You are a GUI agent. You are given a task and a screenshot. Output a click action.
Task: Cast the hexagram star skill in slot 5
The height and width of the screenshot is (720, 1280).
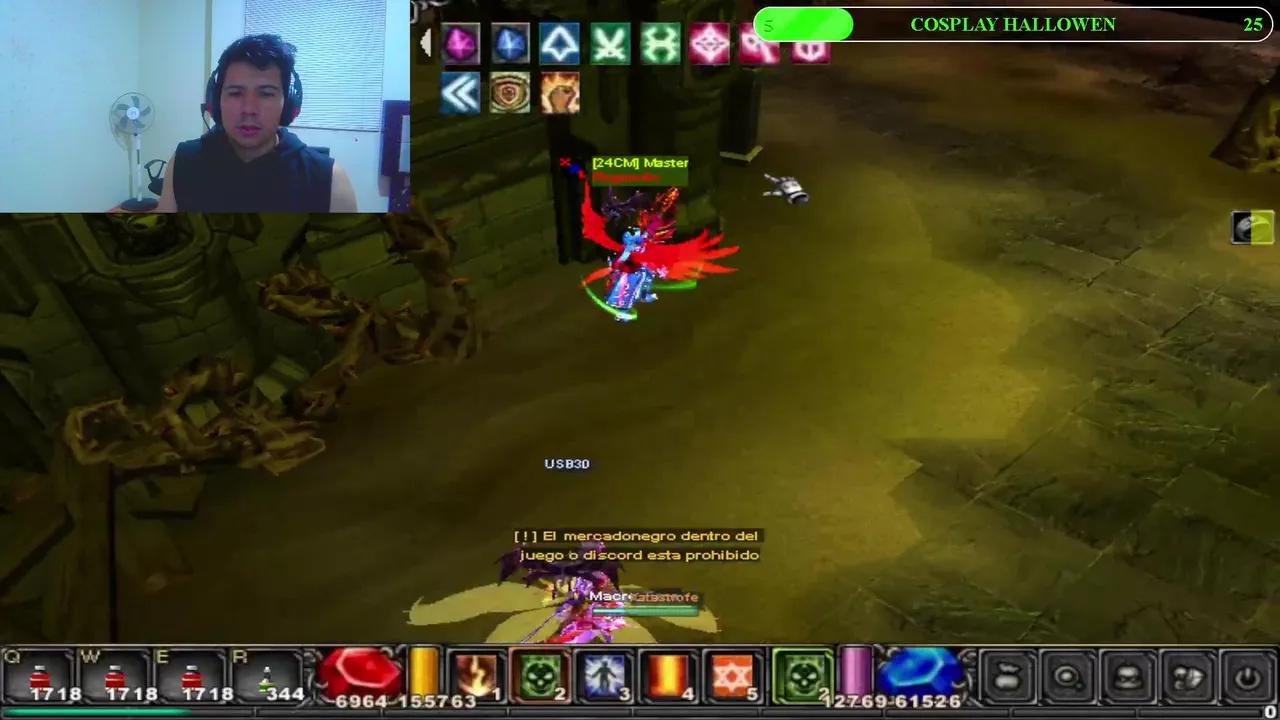click(x=730, y=675)
